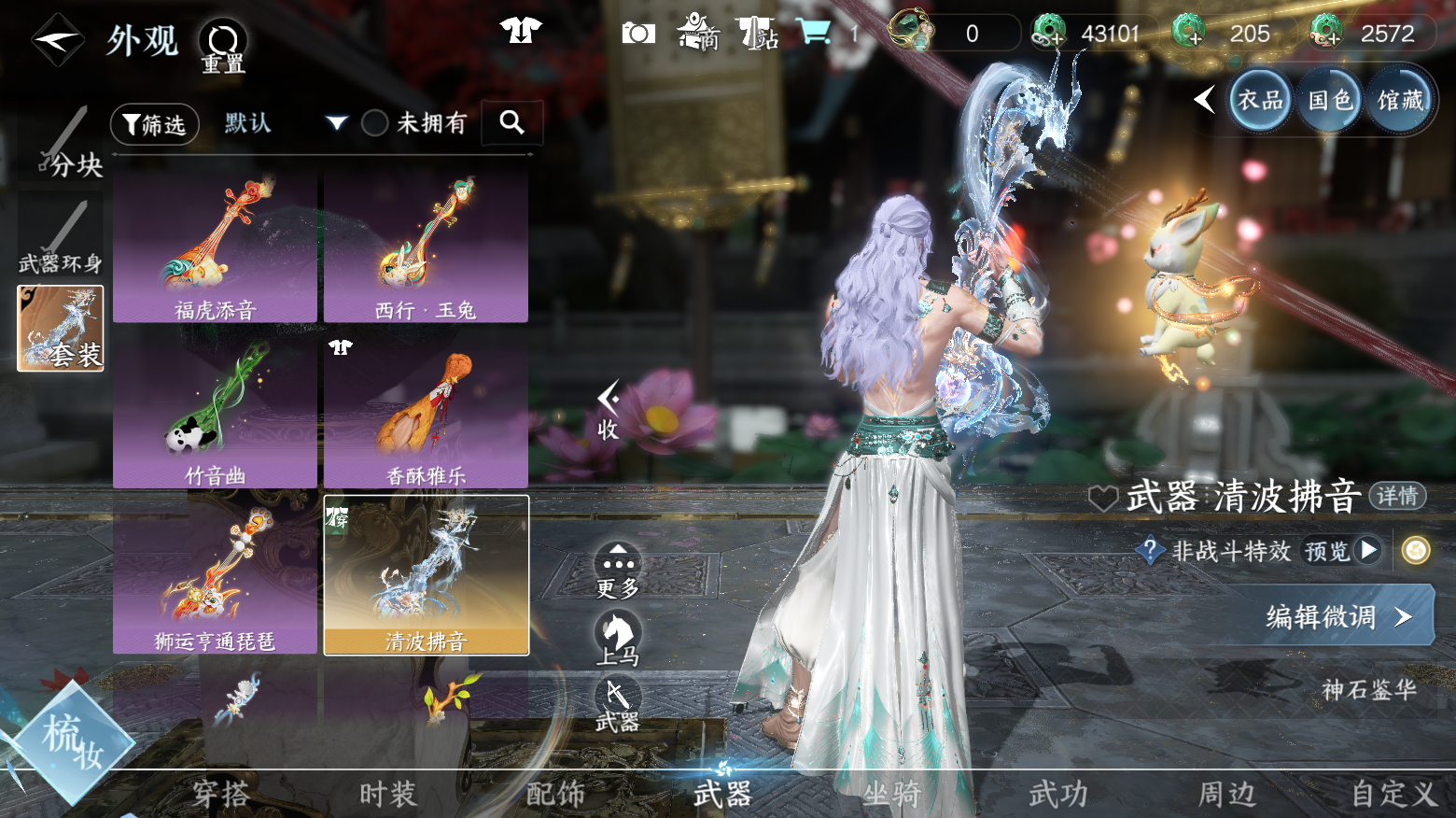Open the 编辑微调 fine-tune editor

pos(1337,616)
